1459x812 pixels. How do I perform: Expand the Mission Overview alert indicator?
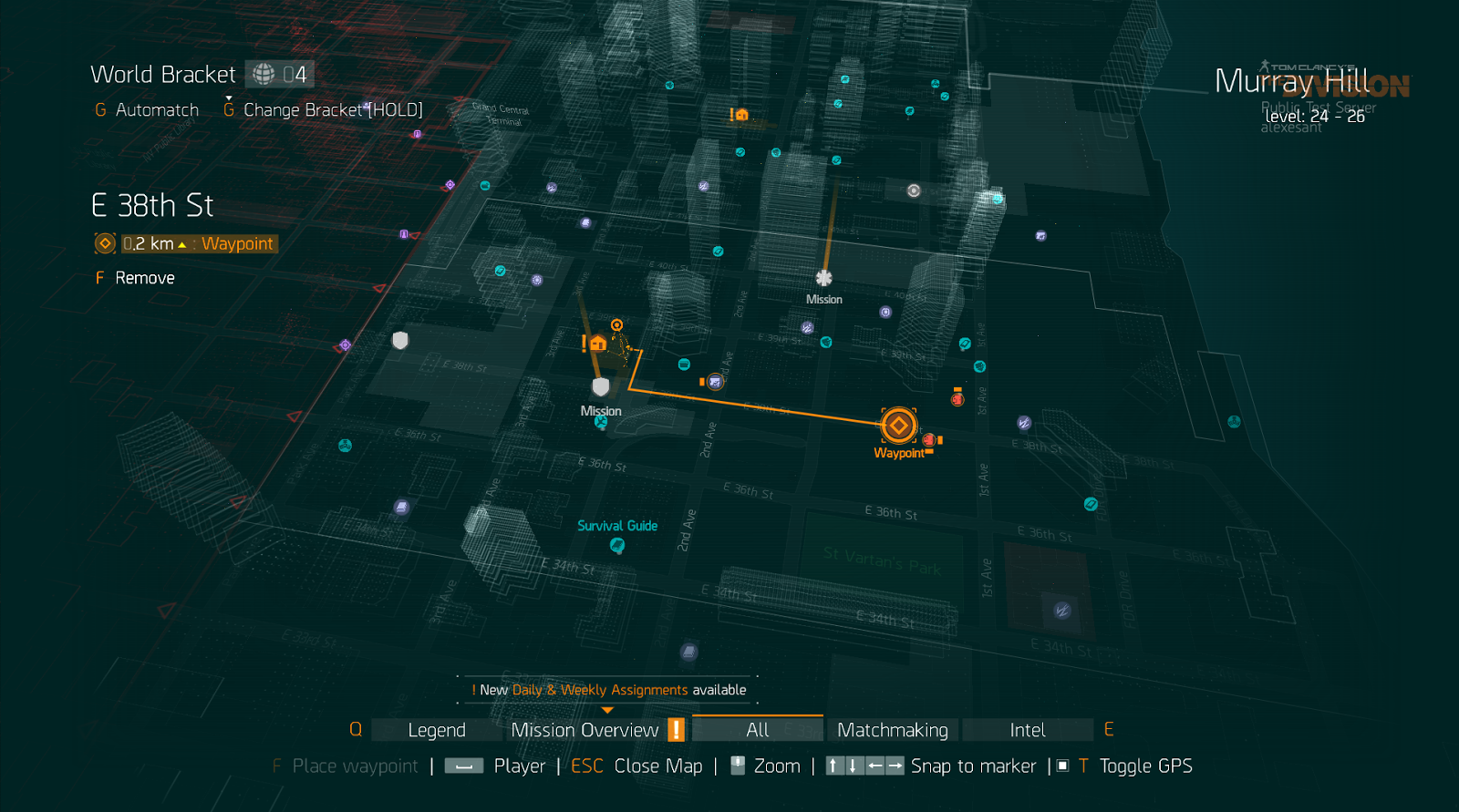pyautogui.click(x=675, y=729)
